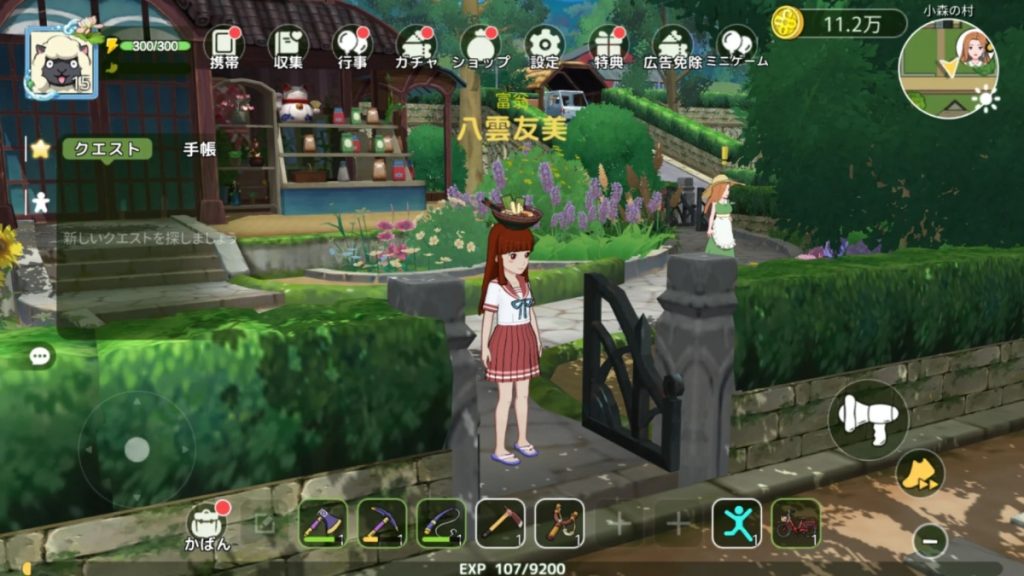This screenshot has width=1024, height=576.
Task: Switch to the 手帳 notebook tab
Action: pos(199,149)
